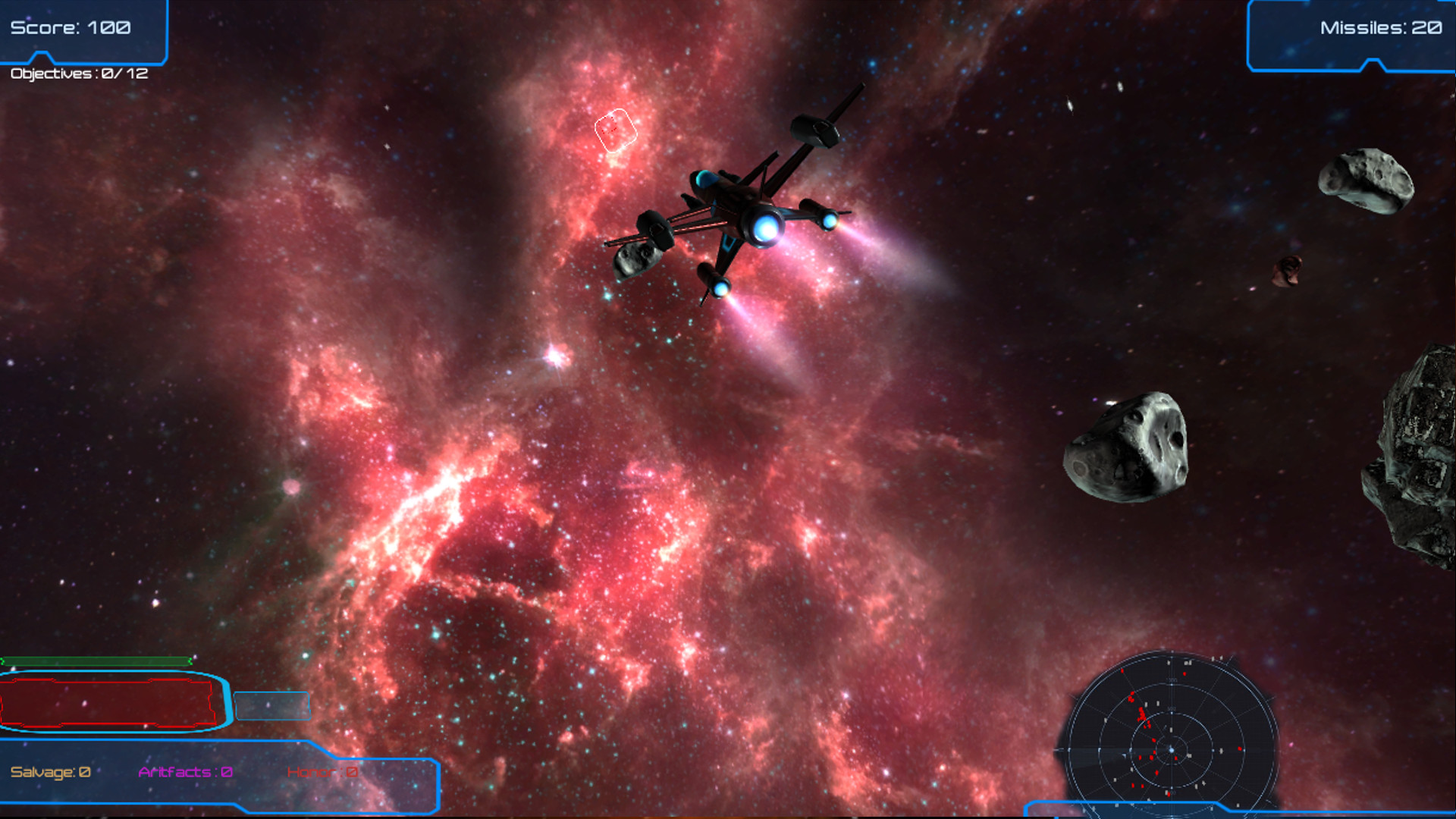Click the Score: 100 display panel

pos(72,27)
